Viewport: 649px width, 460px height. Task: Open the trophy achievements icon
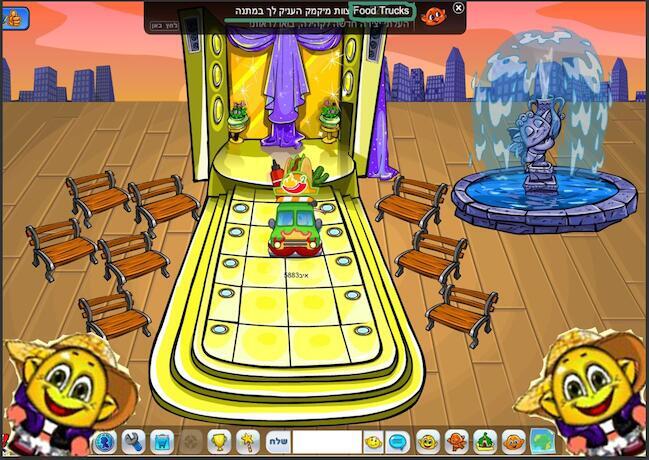(x=218, y=441)
